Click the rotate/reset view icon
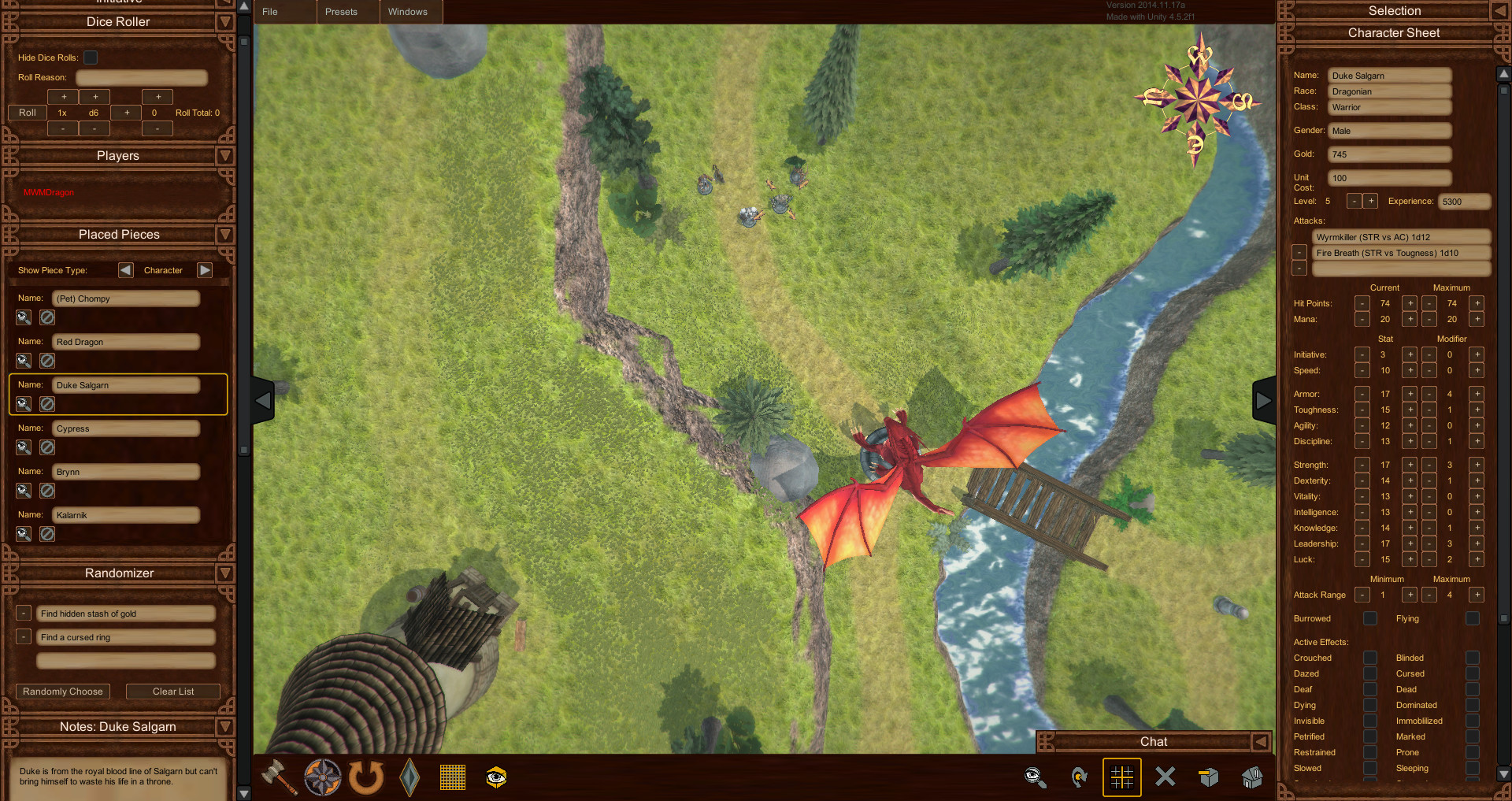The height and width of the screenshot is (801, 1512). pyautogui.click(x=365, y=777)
